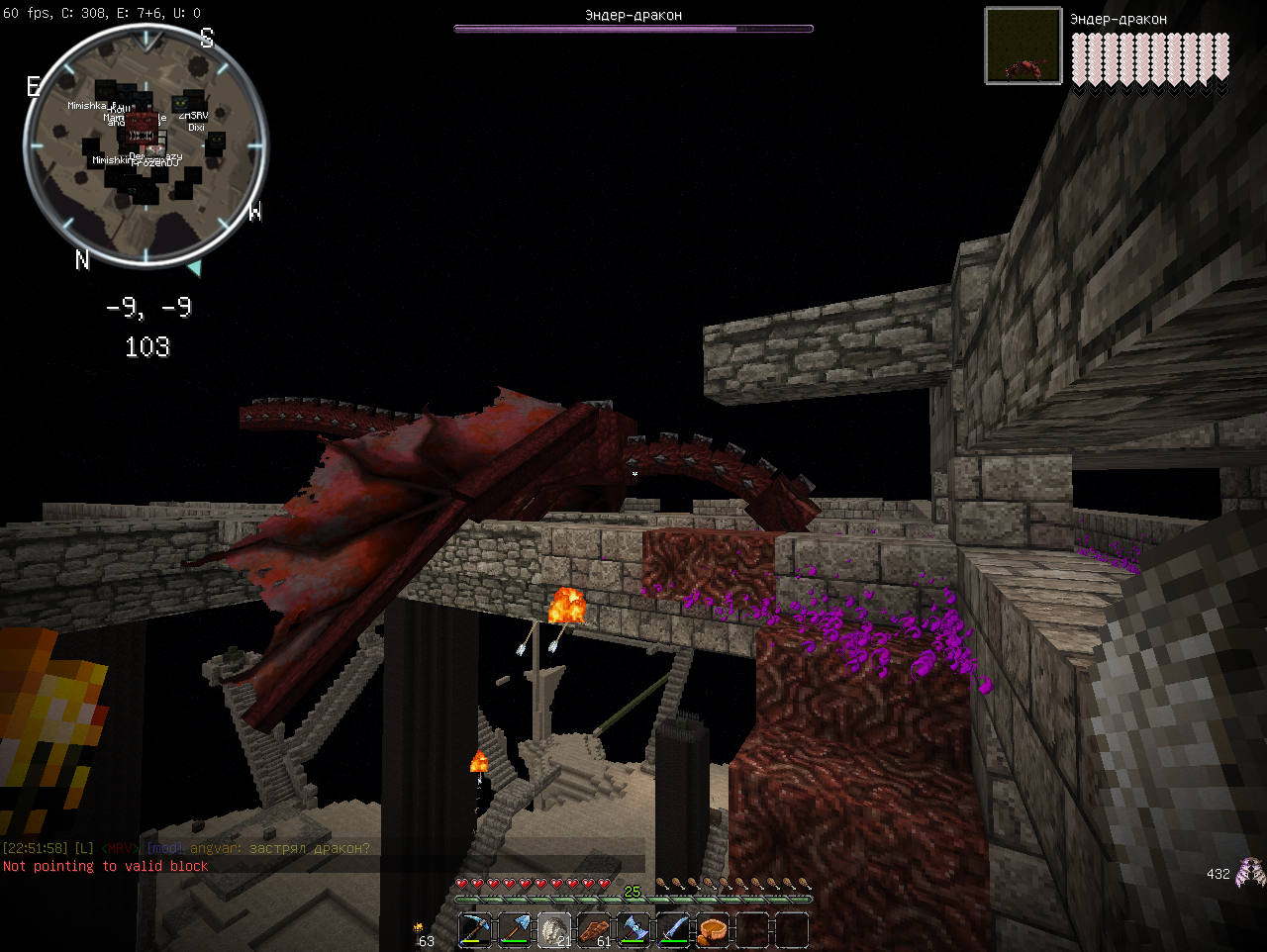Image resolution: width=1267 pixels, height=952 pixels.
Task: Select the cooked meat stack of 61
Action: pos(594,930)
